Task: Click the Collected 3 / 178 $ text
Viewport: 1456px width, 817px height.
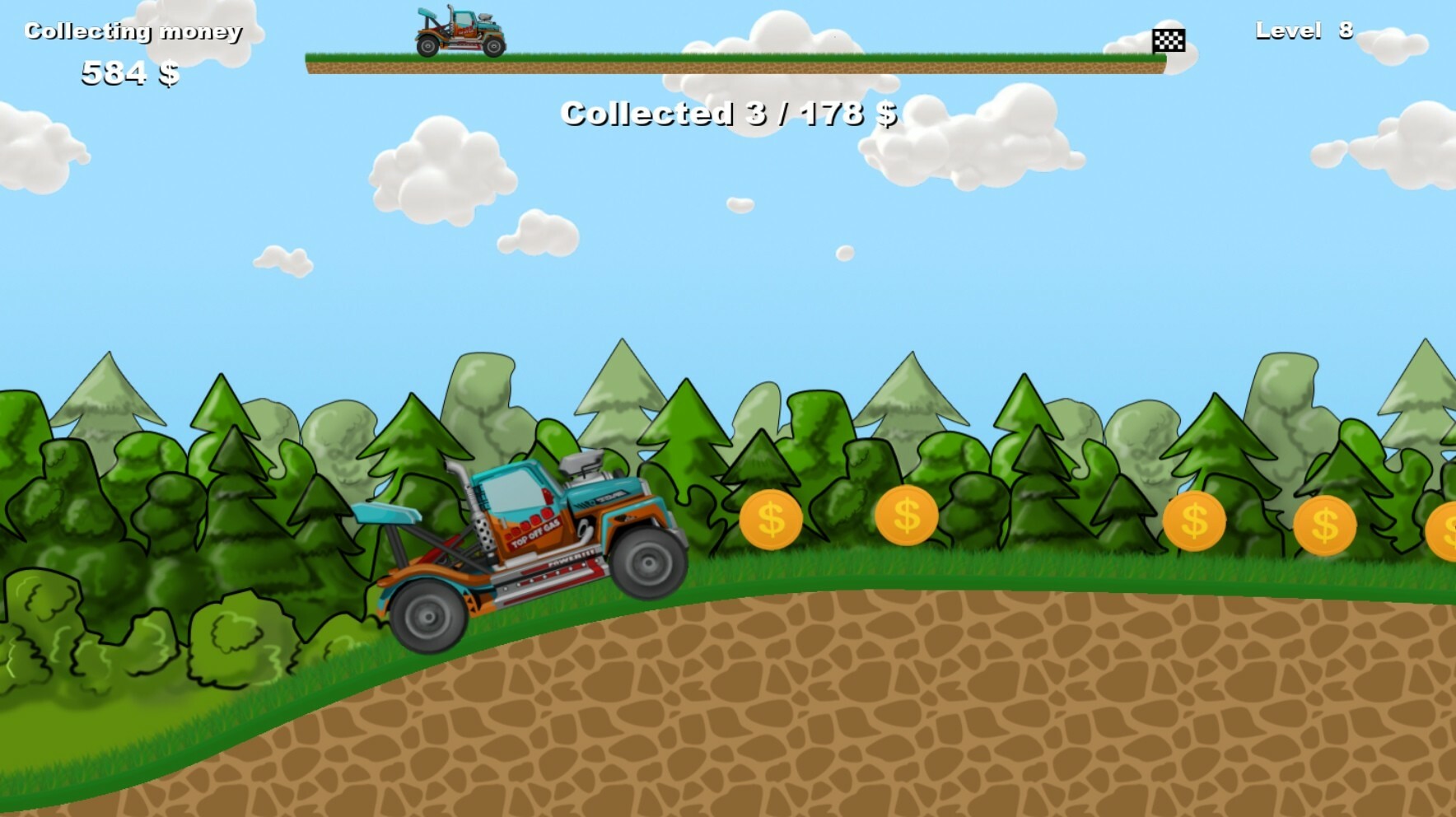Action: tap(728, 115)
